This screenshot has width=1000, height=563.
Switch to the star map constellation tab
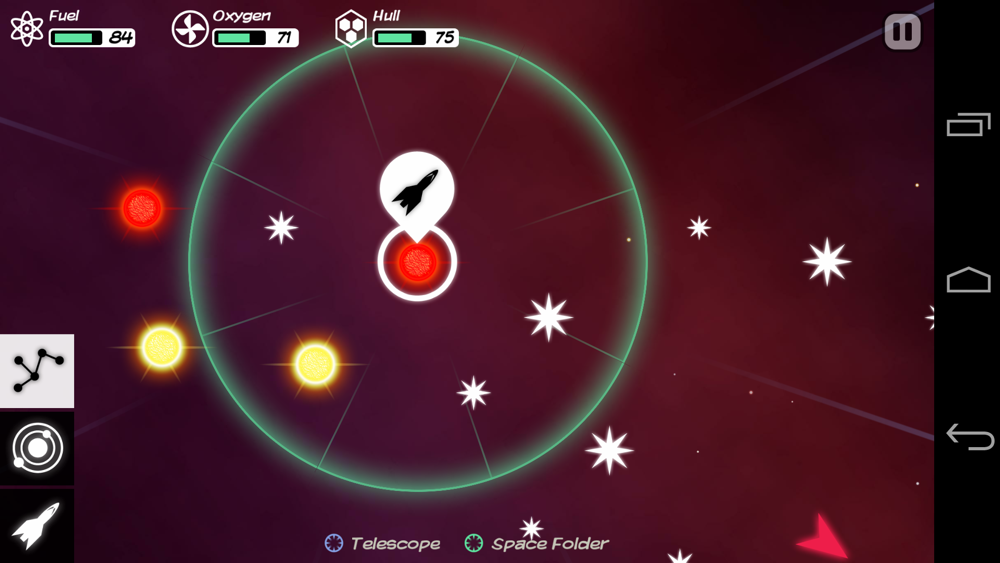point(37,371)
